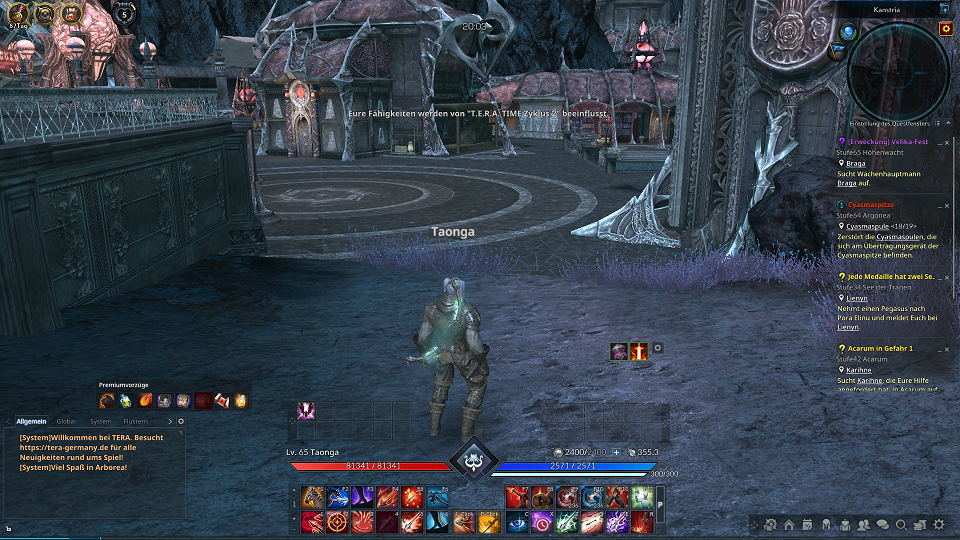Image resolution: width=960 pixels, height=540 pixels.
Task: Open the Velika-Fest quest tracker entry
Action: (x=888, y=142)
